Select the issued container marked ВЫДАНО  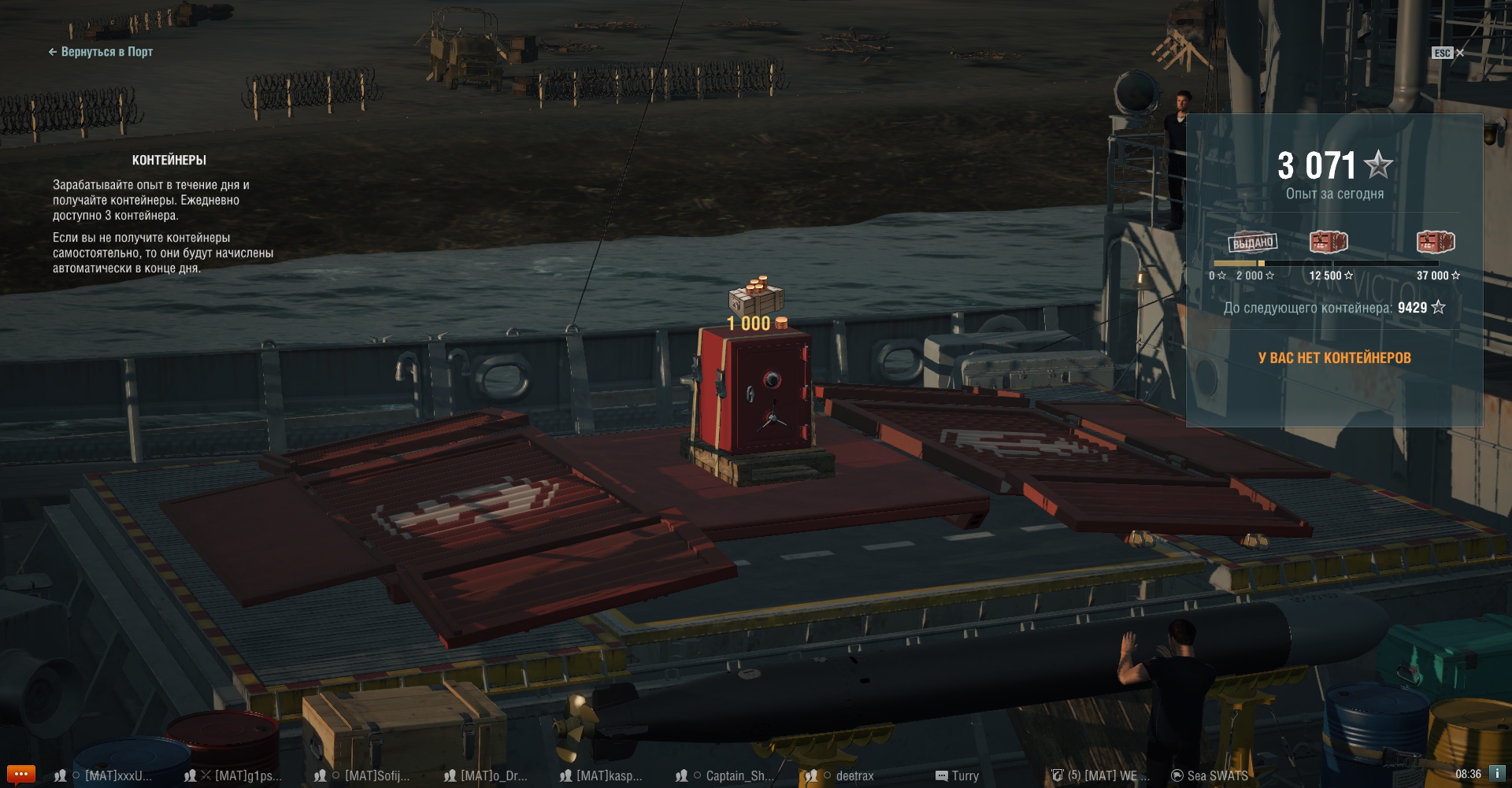pos(1252,242)
